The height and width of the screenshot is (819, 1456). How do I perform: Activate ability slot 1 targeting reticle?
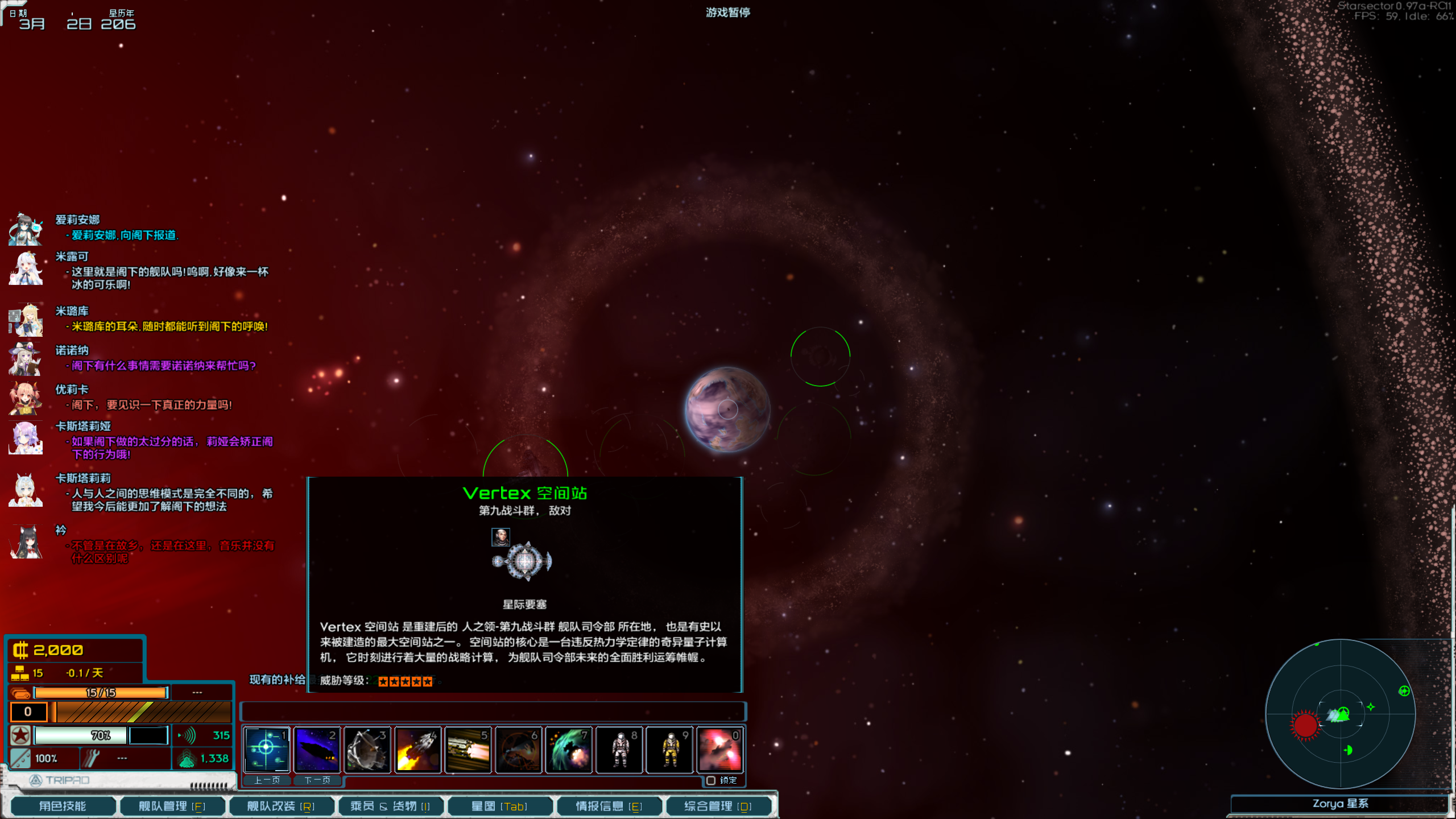tap(267, 750)
